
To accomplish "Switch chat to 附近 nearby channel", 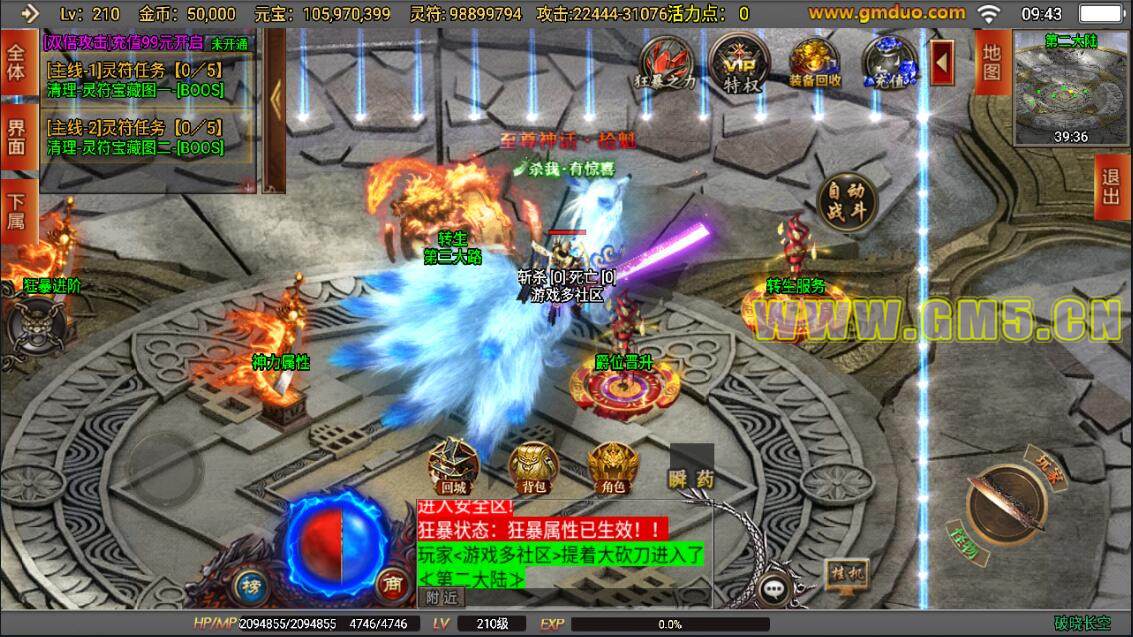I will [440, 597].
